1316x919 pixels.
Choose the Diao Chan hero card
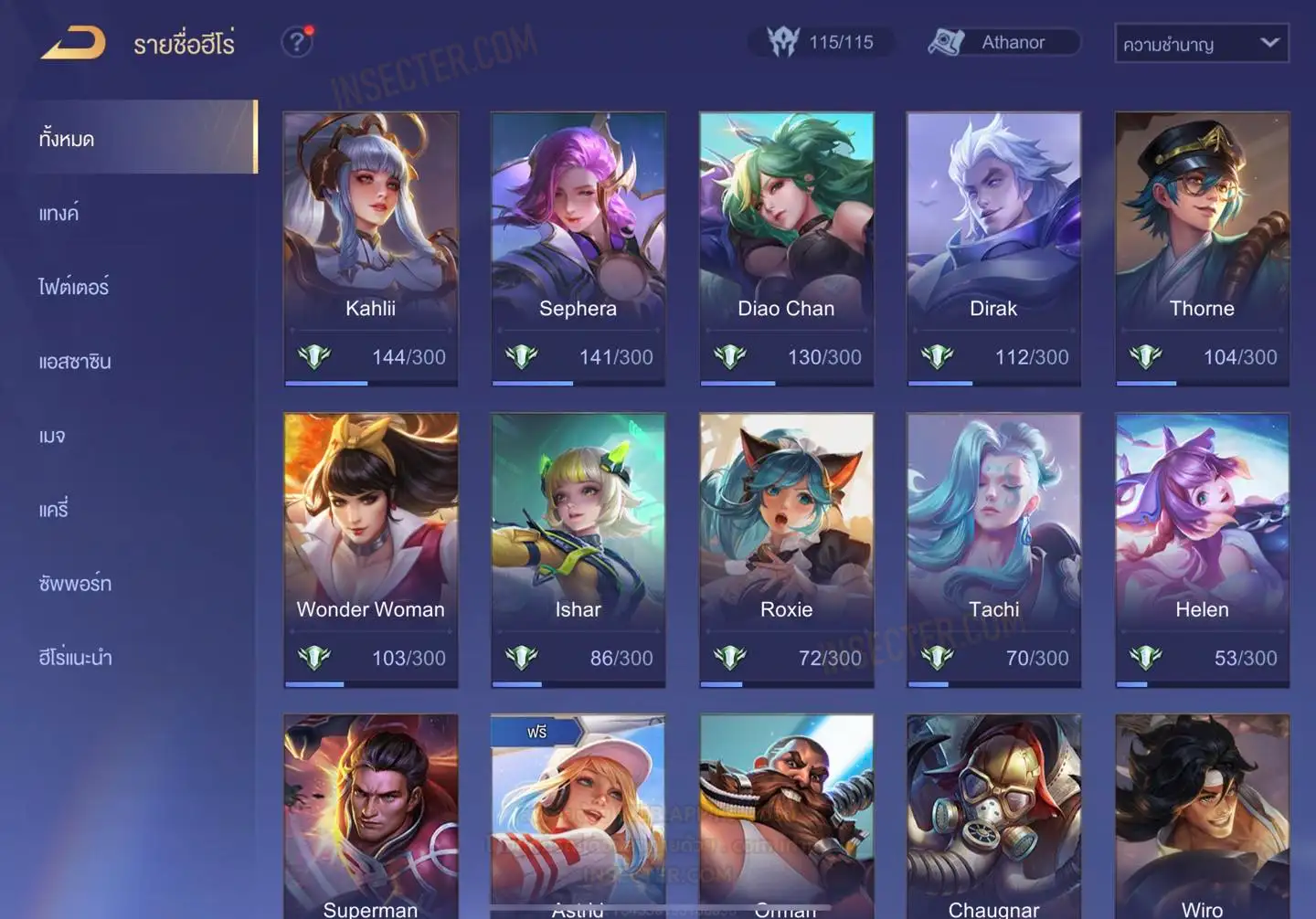[x=786, y=248]
